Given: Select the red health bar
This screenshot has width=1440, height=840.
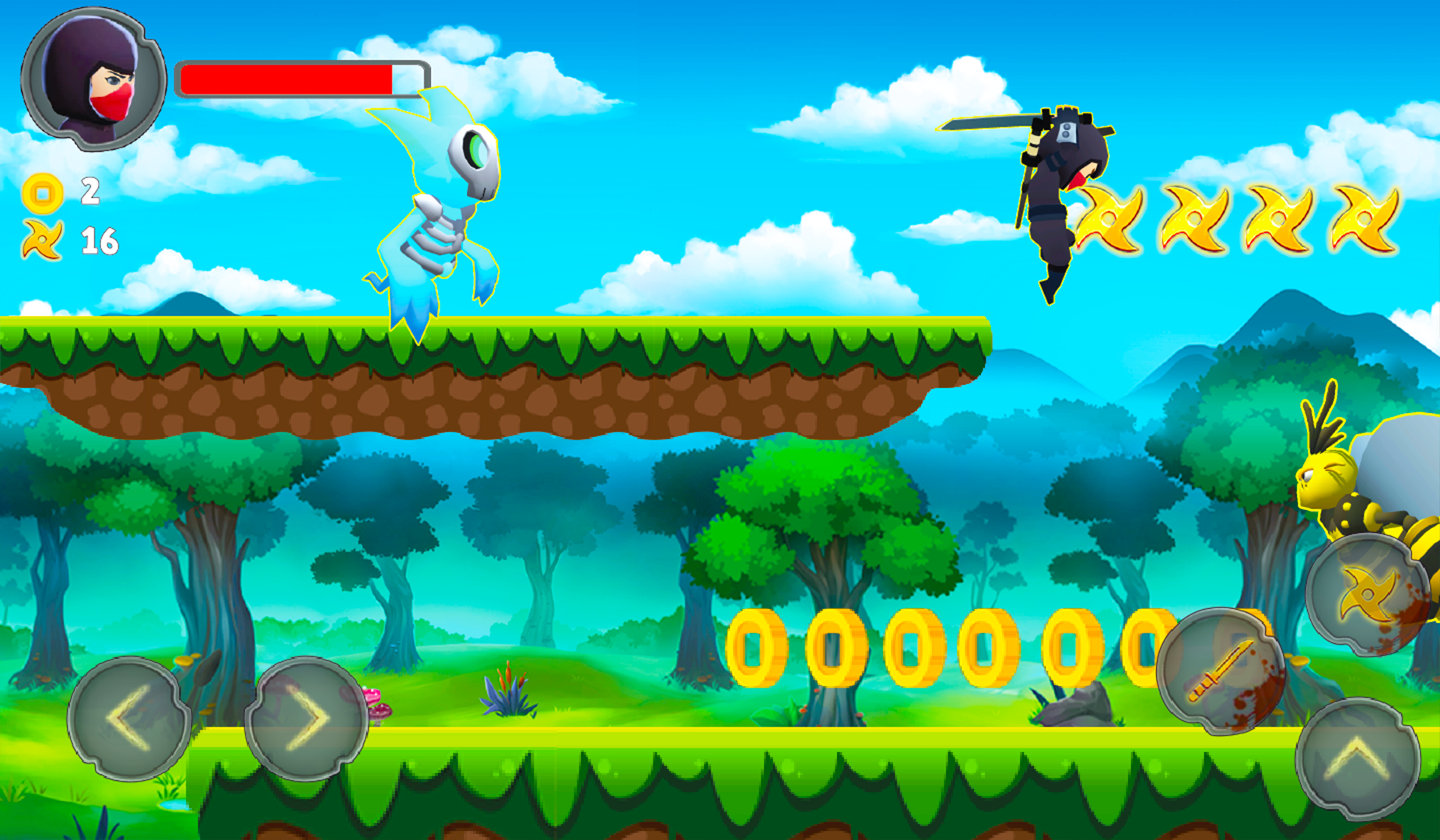Looking at the screenshot, I should point(288,77).
